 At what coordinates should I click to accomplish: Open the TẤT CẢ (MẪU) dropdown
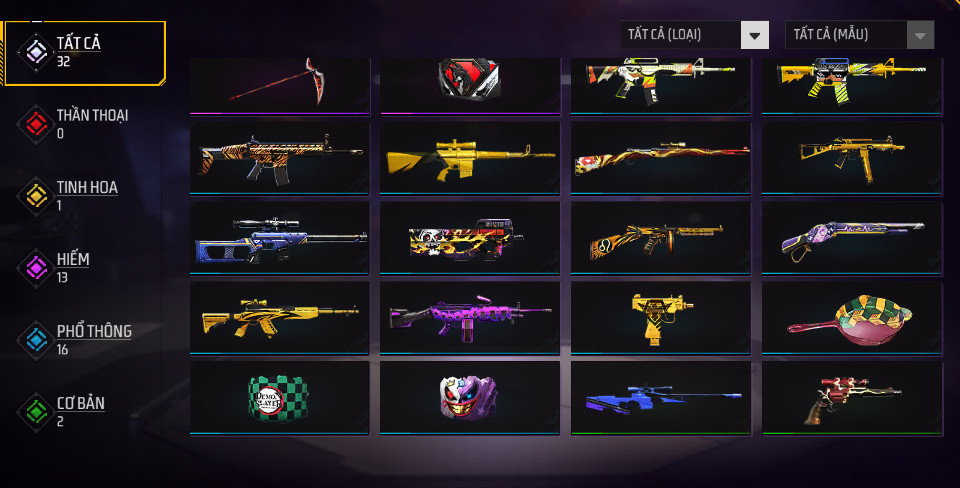pos(859,35)
